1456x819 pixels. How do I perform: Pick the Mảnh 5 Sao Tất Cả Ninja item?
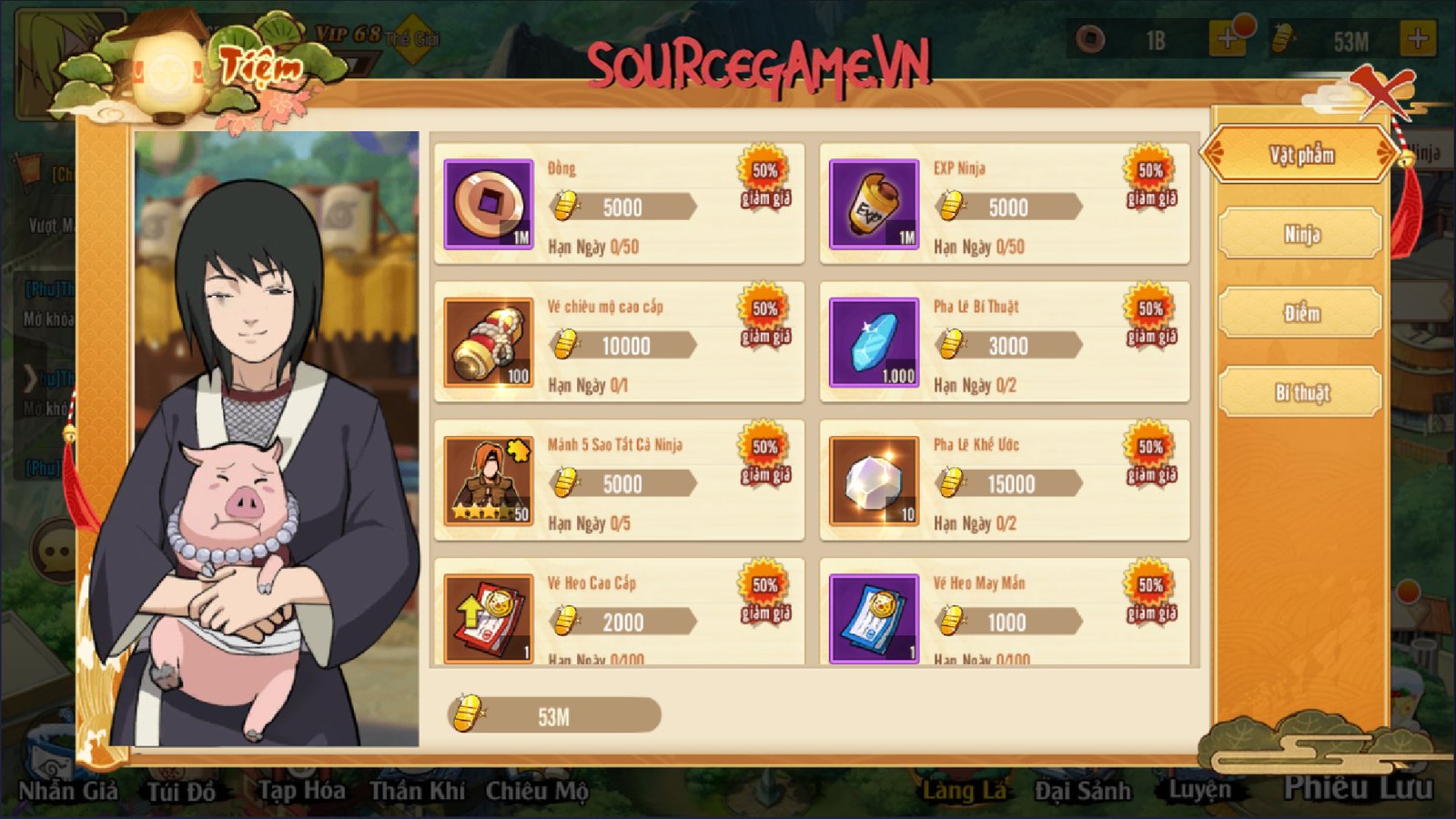pos(619,480)
